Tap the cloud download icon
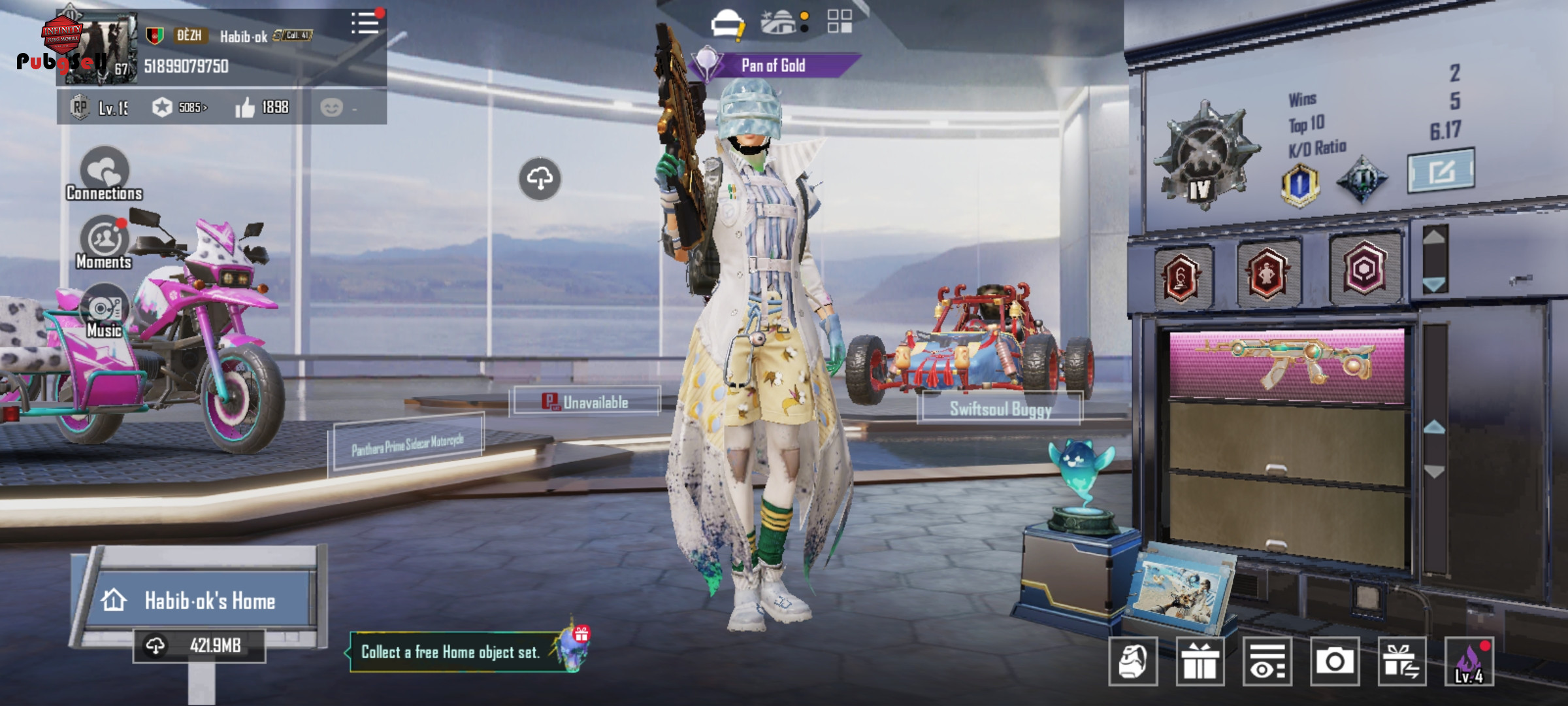Screen dimensions: 1568x706 pos(540,178)
